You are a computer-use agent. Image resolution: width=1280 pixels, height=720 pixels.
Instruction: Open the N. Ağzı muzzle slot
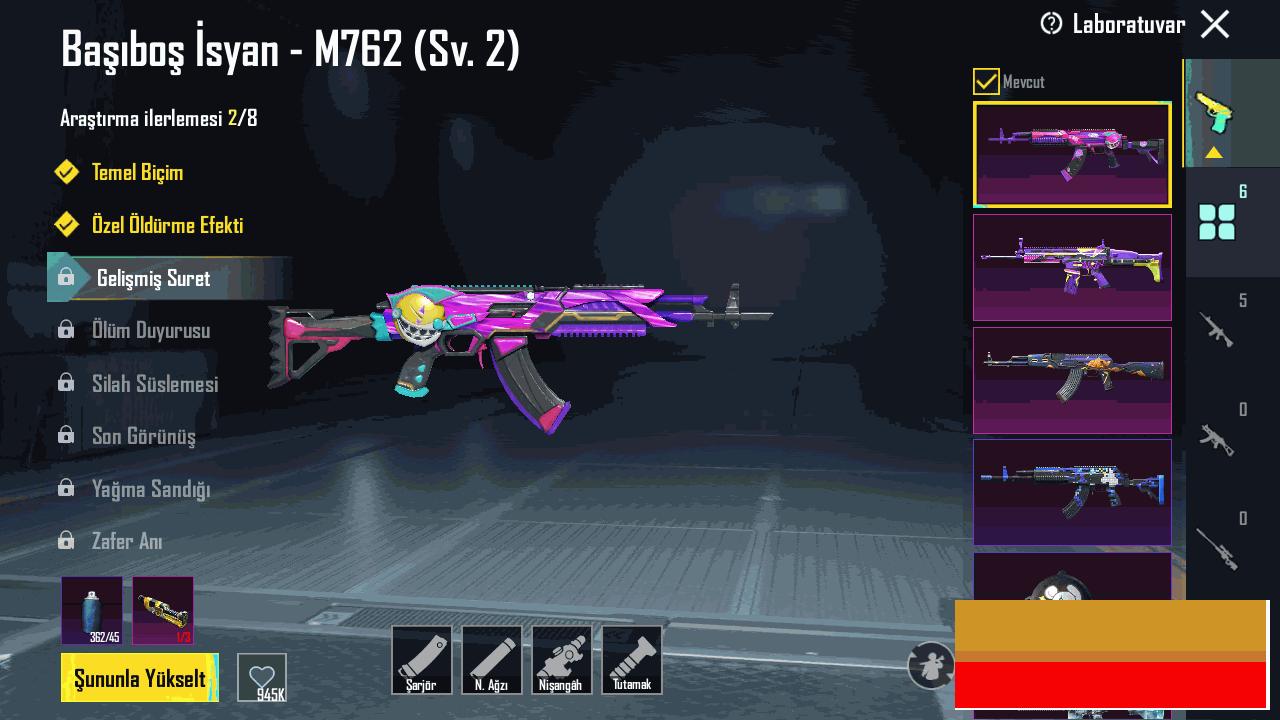click(x=491, y=660)
